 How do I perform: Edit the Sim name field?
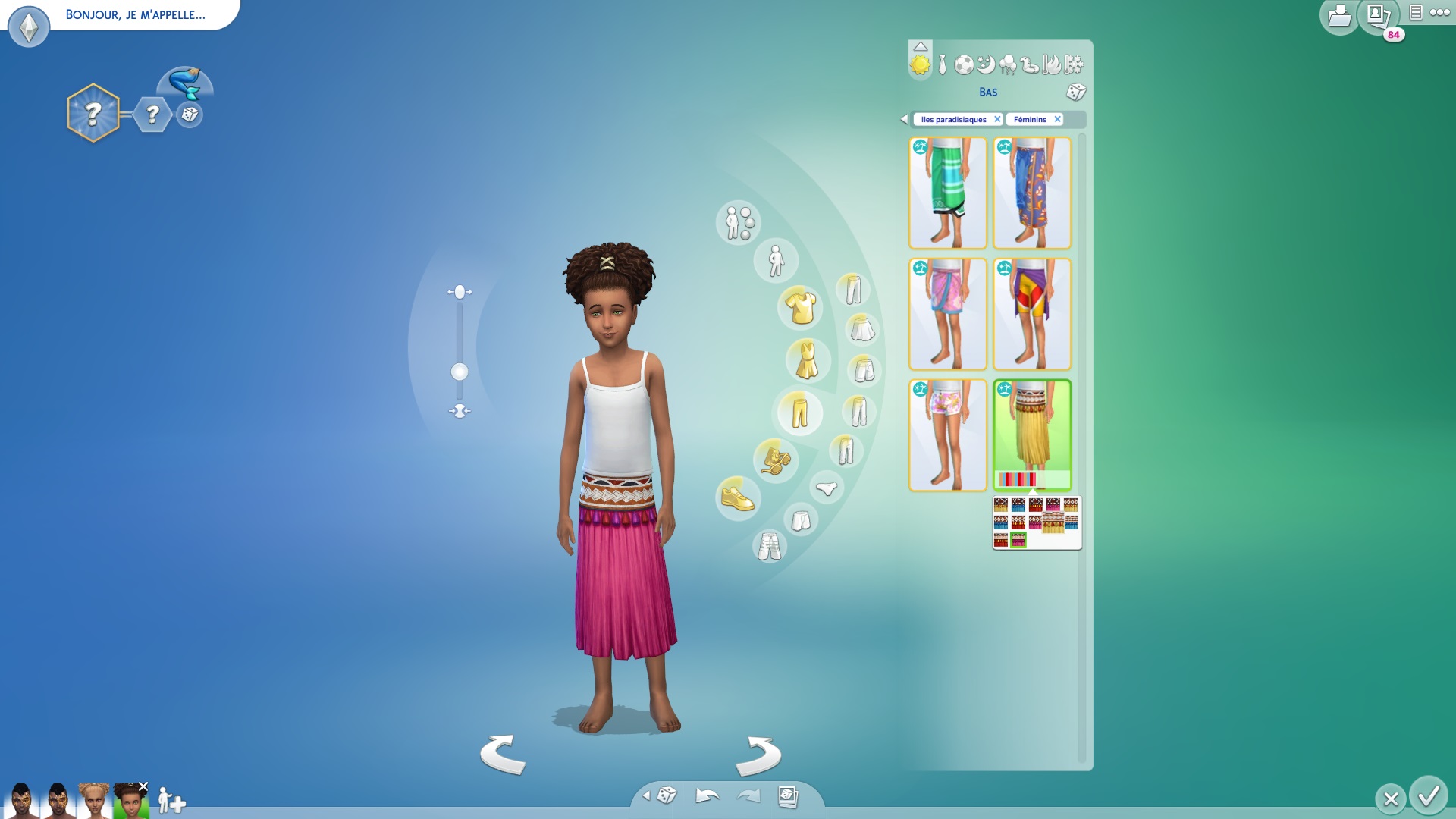pyautogui.click(x=135, y=14)
